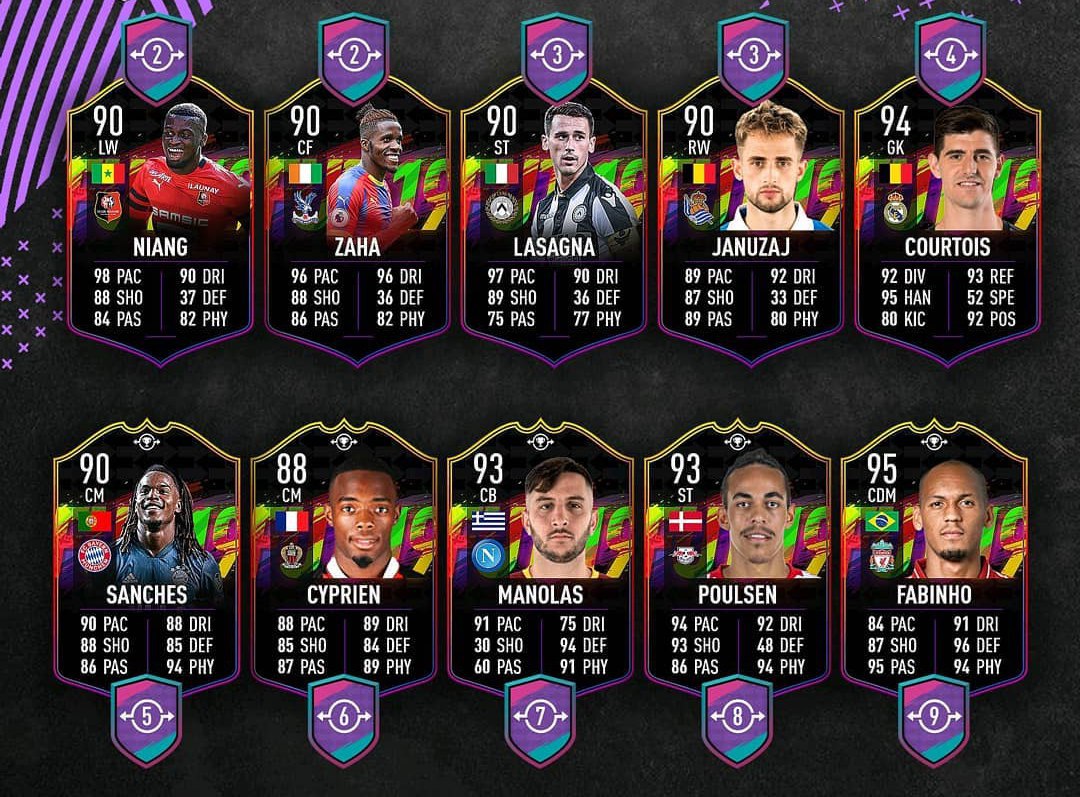Screen dimensions: 1080x797
Task: Choose the number 7 badge under Manolas
Action: tap(540, 717)
